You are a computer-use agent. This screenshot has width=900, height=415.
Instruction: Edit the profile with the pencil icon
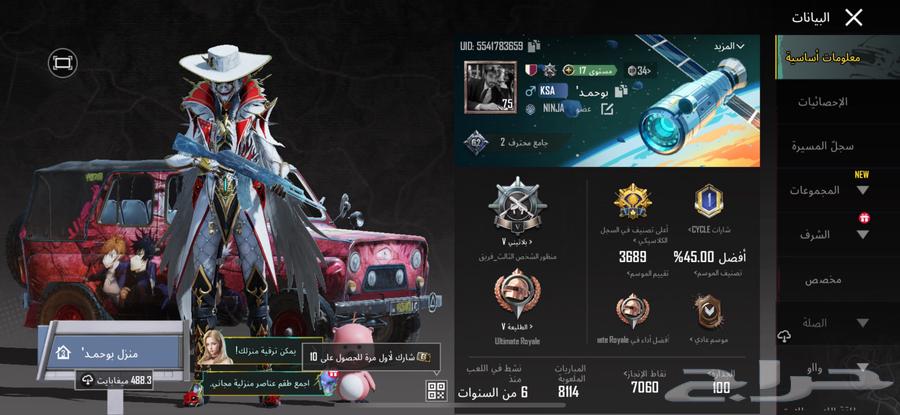[606, 108]
